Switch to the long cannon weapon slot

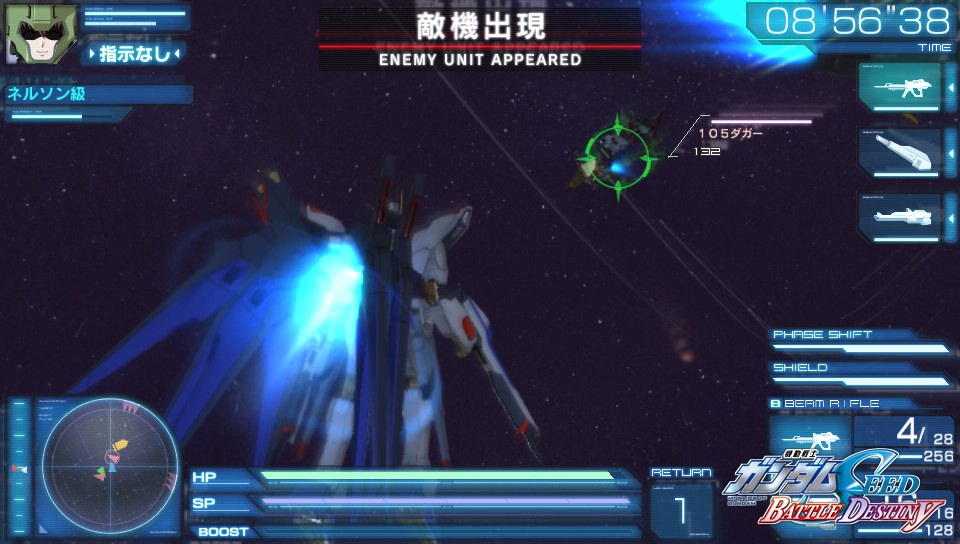tap(899, 216)
